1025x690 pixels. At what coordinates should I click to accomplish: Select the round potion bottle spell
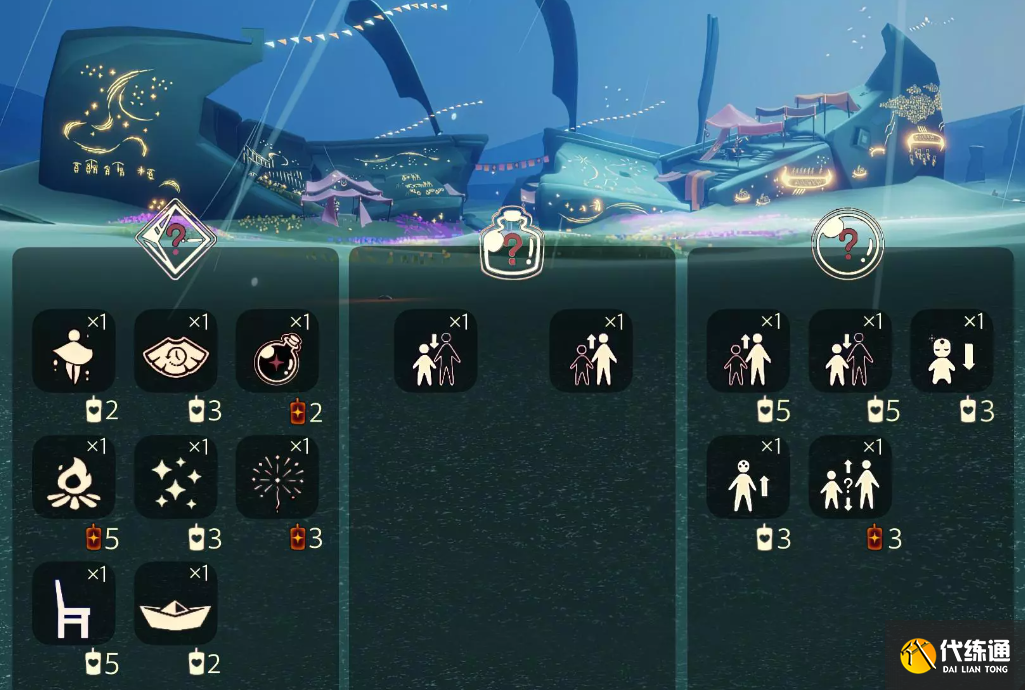(278, 351)
